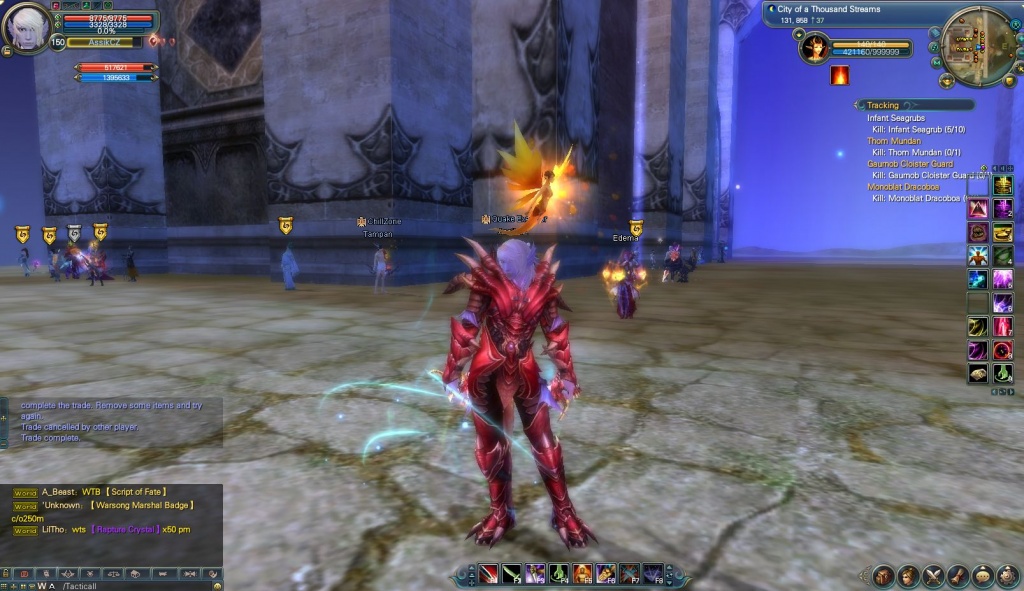Open the social chat bubble menu

[x=983, y=576]
